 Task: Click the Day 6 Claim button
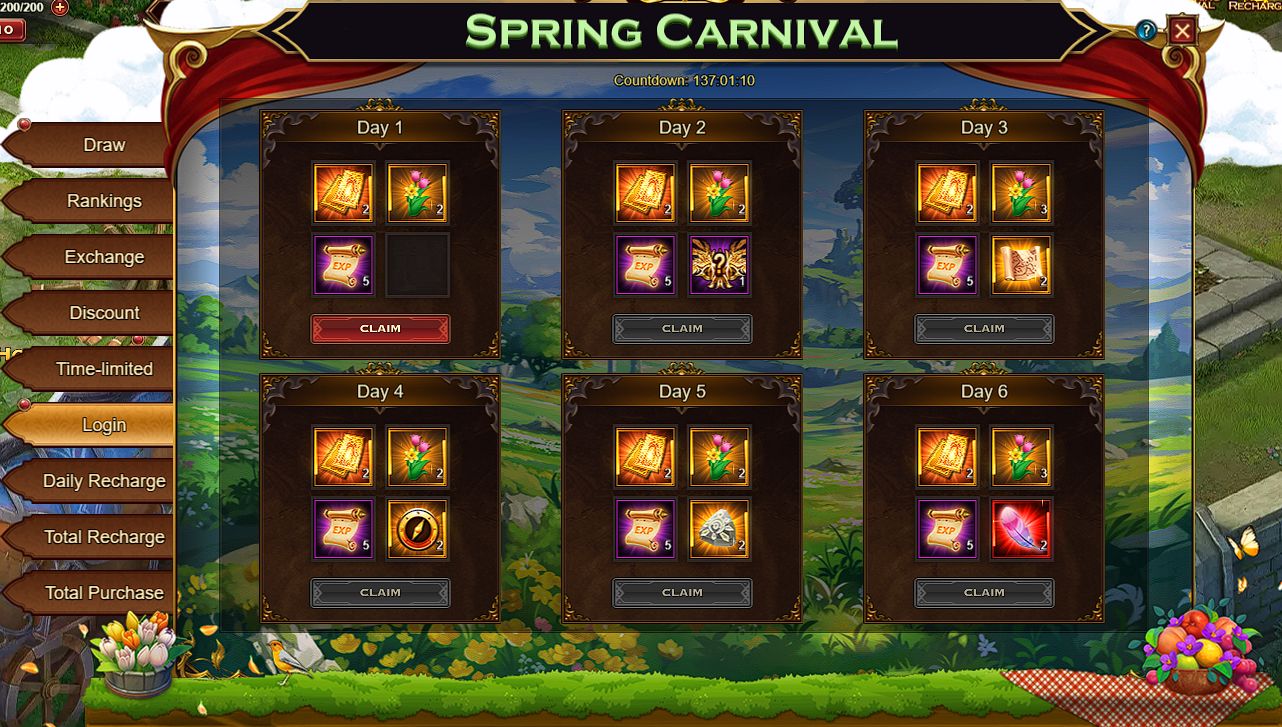tap(984, 593)
